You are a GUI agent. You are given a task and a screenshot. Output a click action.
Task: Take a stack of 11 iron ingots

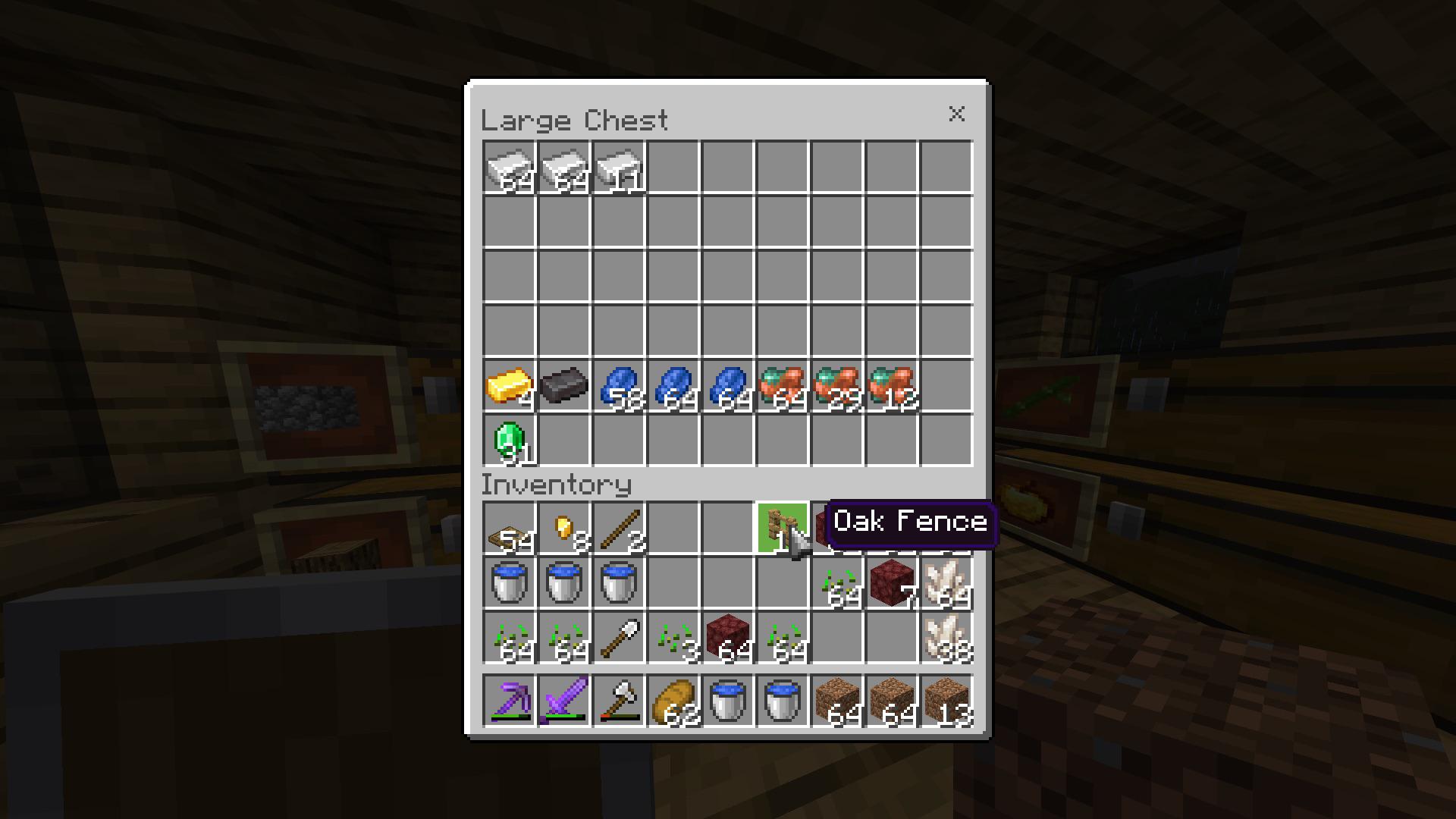point(619,168)
